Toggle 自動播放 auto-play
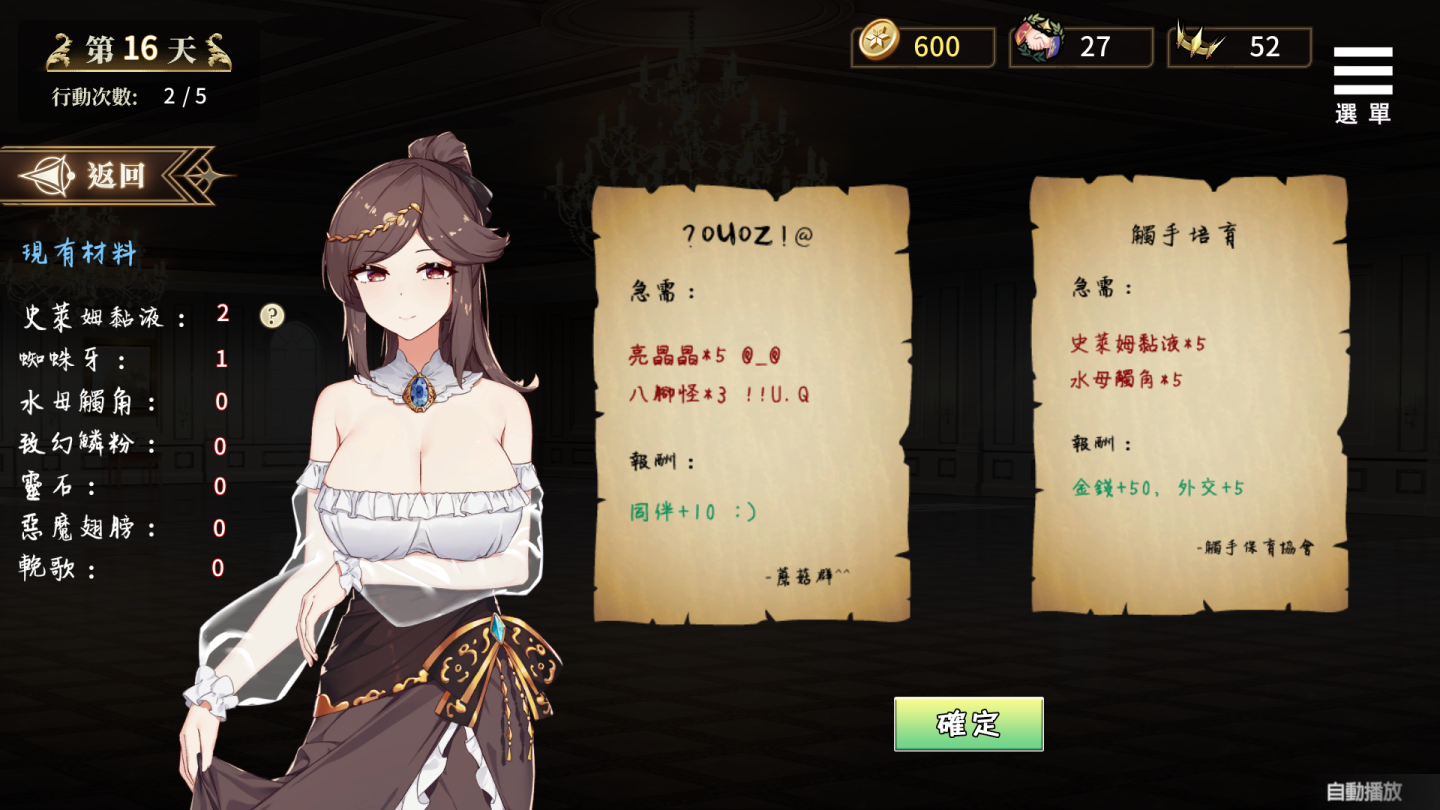Viewport: 1440px width, 810px height. [x=1363, y=792]
